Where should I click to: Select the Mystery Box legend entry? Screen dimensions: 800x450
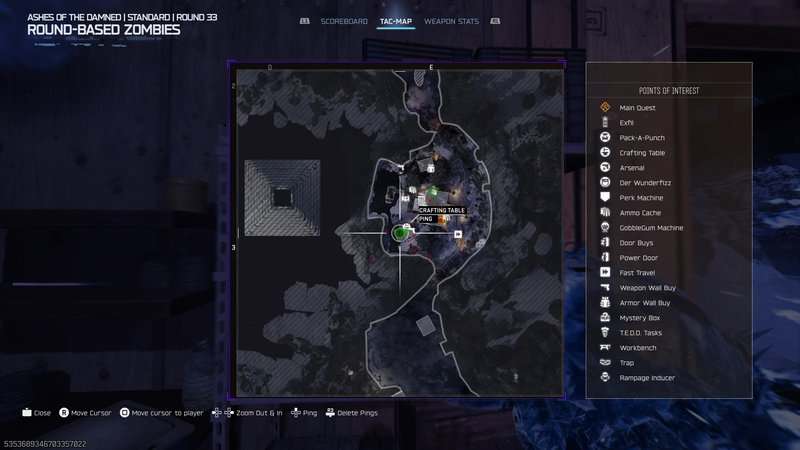[640, 317]
